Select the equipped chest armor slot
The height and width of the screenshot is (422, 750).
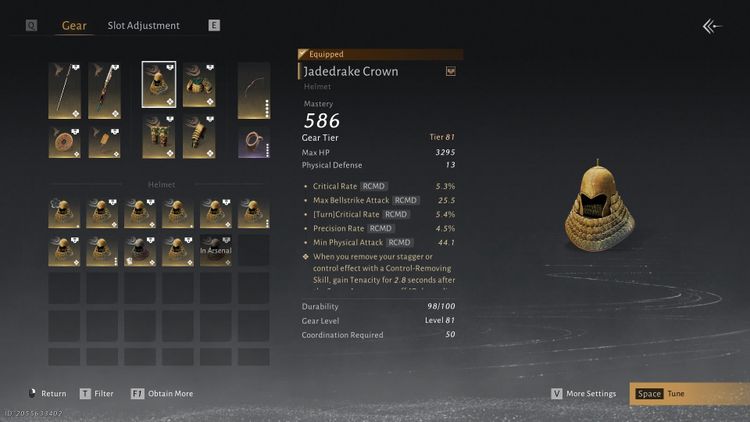pos(198,85)
